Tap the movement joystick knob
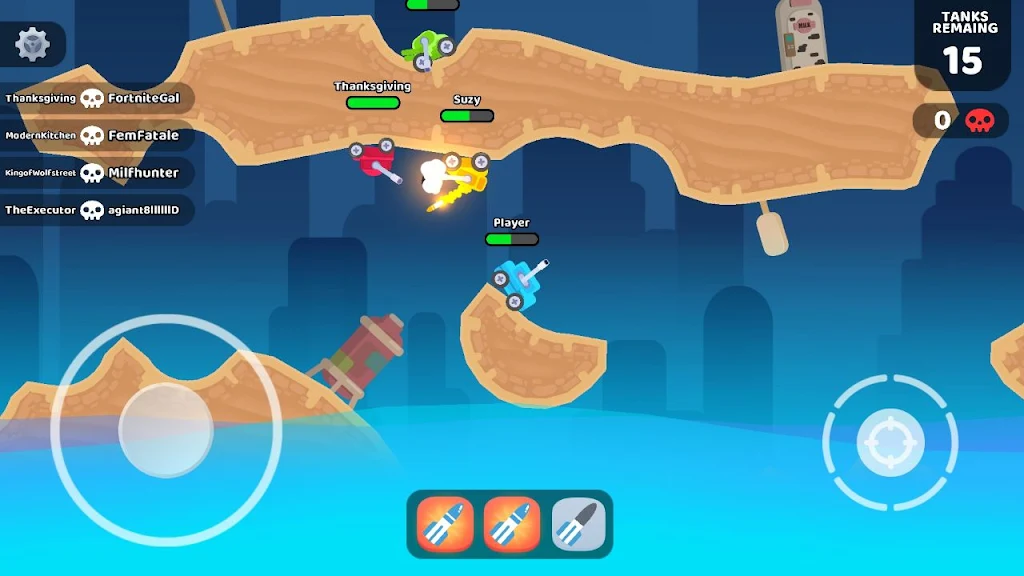This screenshot has width=1024, height=576. pos(166,430)
